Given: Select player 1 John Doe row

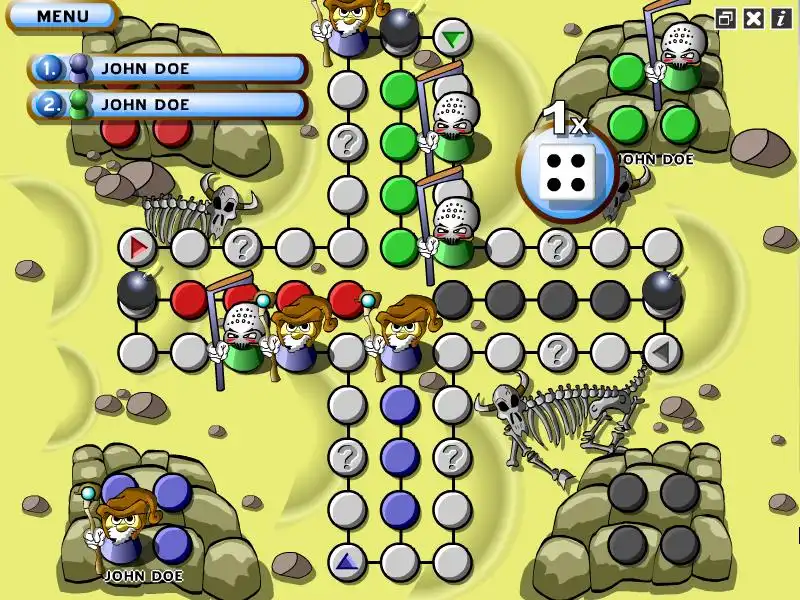Looking at the screenshot, I should [168, 69].
